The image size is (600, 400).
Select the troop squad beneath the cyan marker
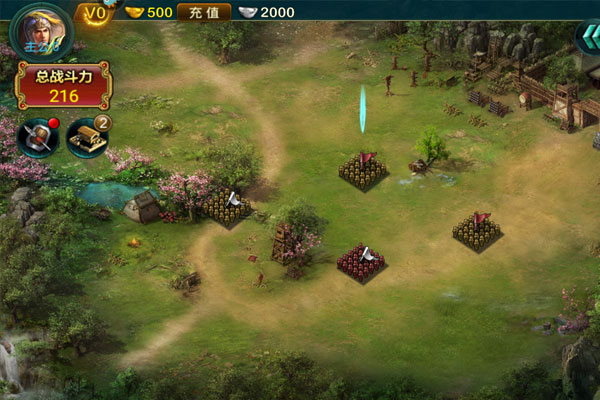tap(362, 170)
